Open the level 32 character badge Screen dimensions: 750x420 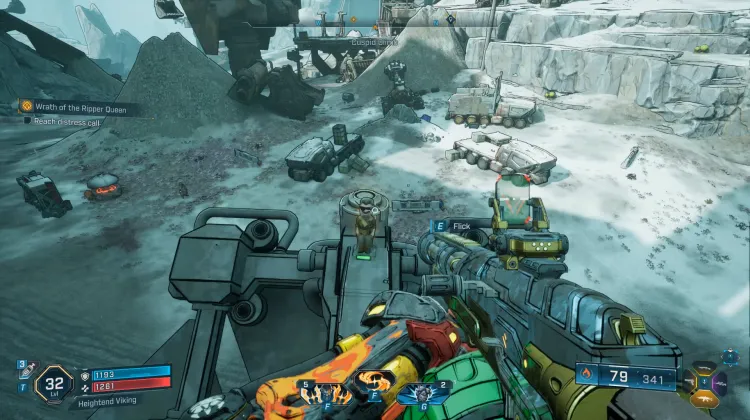[53, 383]
